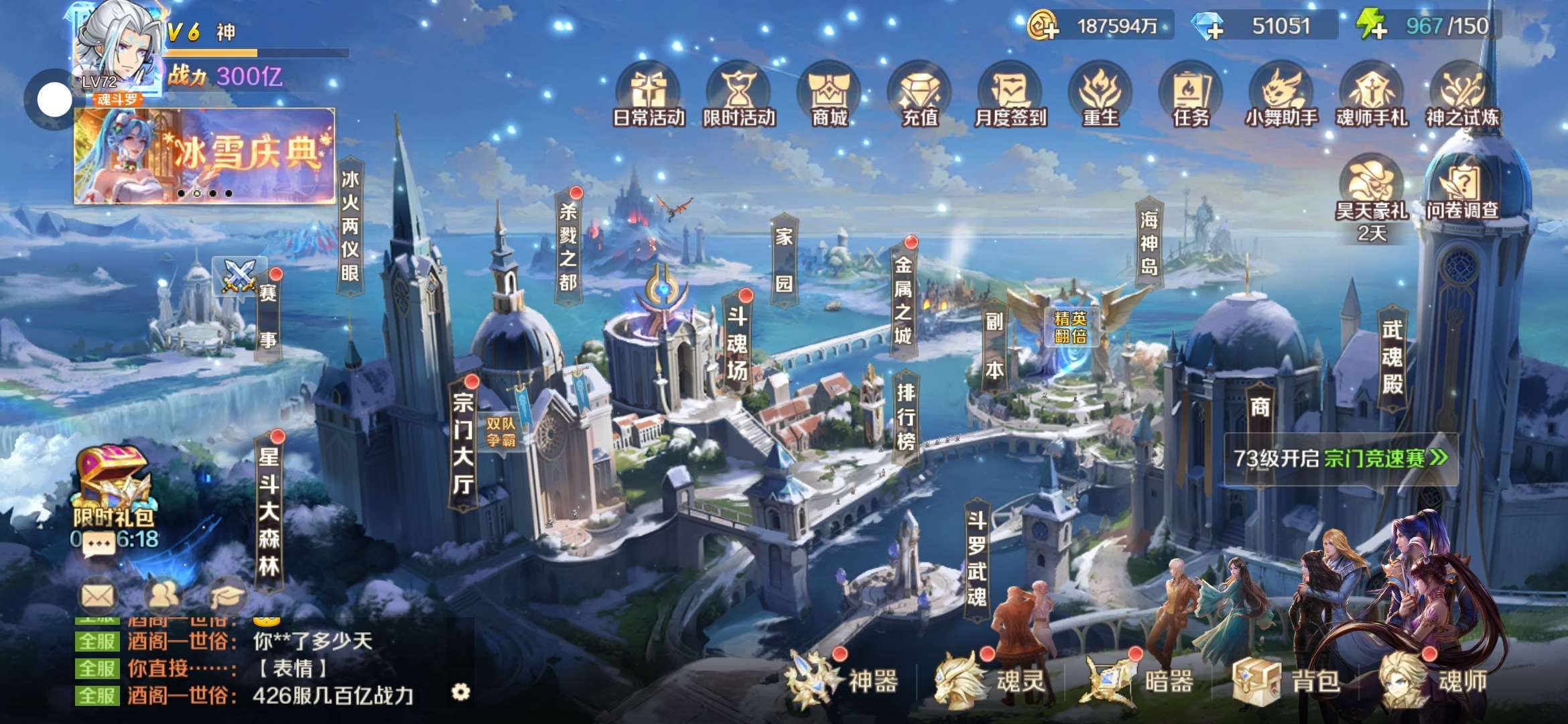1568x724 pixels.
Task: Open the mail envelope icon
Action: pos(98,595)
